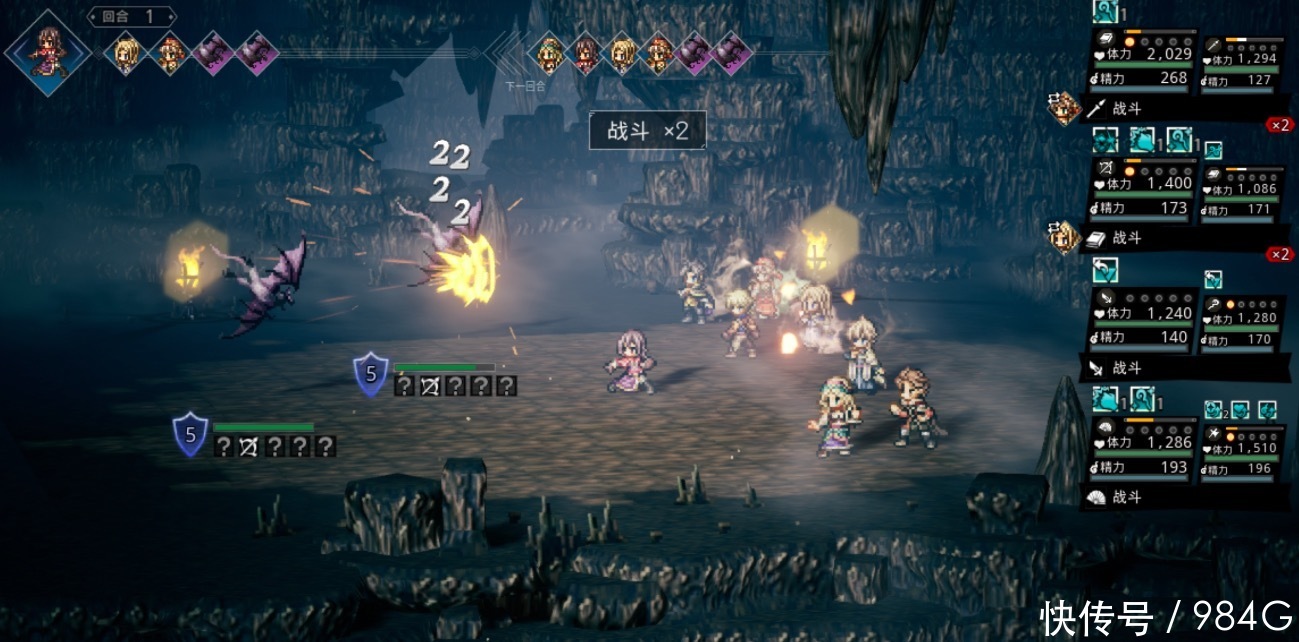Open the tome 战斗 command row
The image size is (1299, 642).
pos(1180,238)
